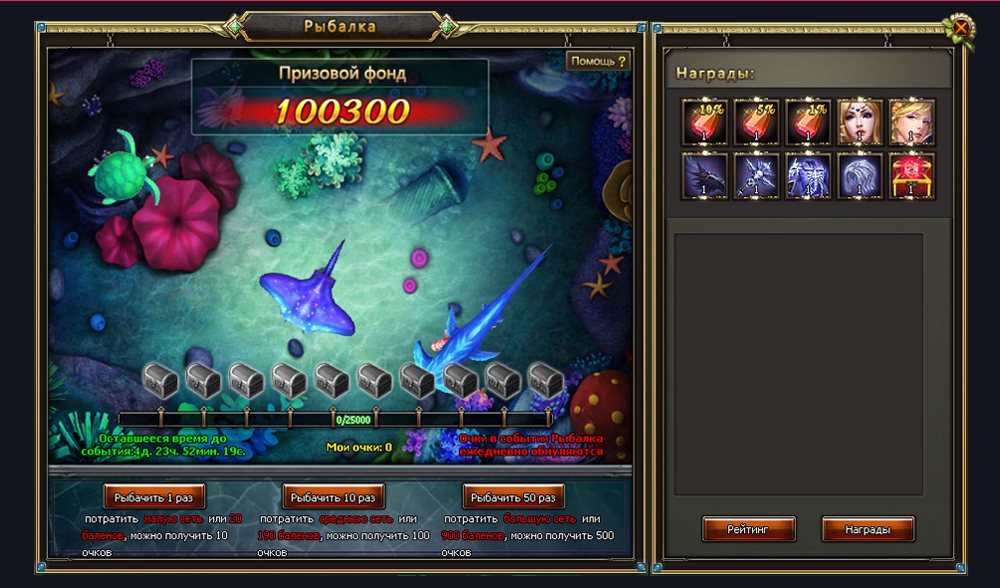Choose "Рыбачить 10 раз" to fish ten times
The height and width of the screenshot is (588, 1000).
[334, 496]
